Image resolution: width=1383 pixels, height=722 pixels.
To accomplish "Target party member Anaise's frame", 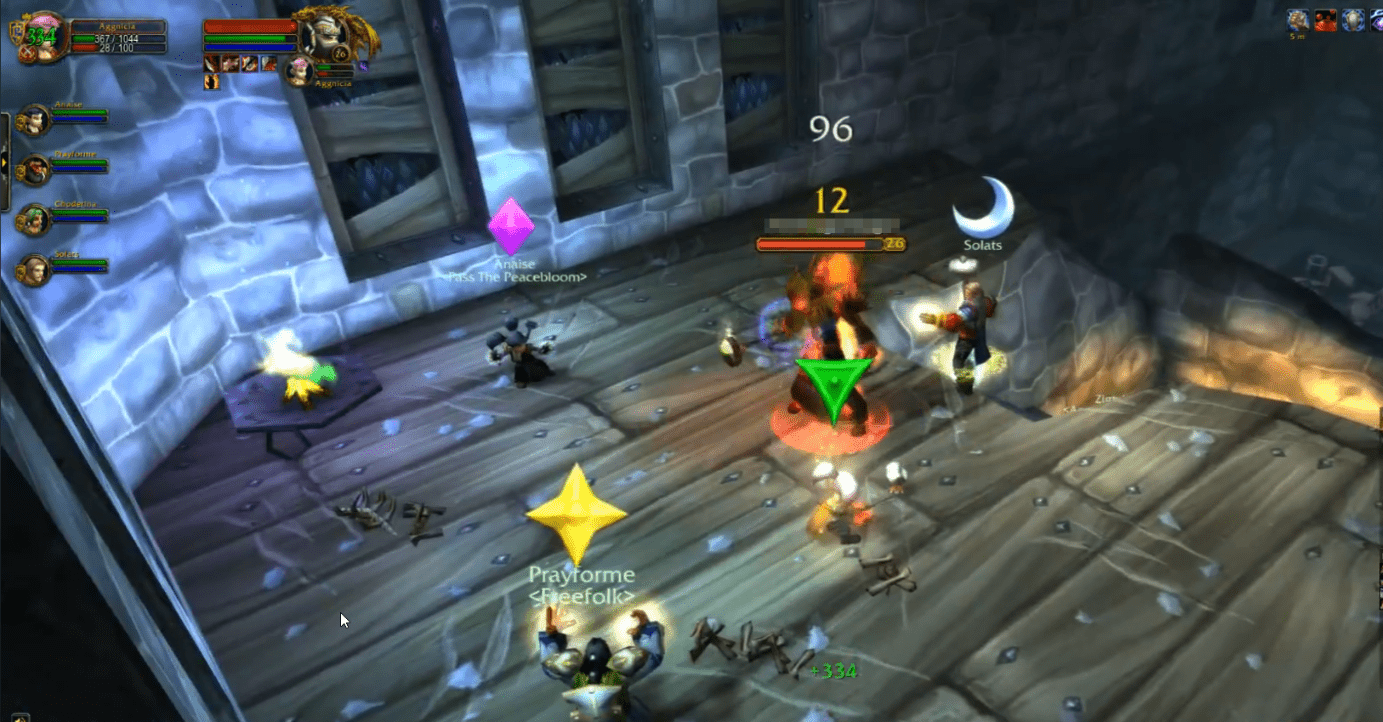I will 36,120.
